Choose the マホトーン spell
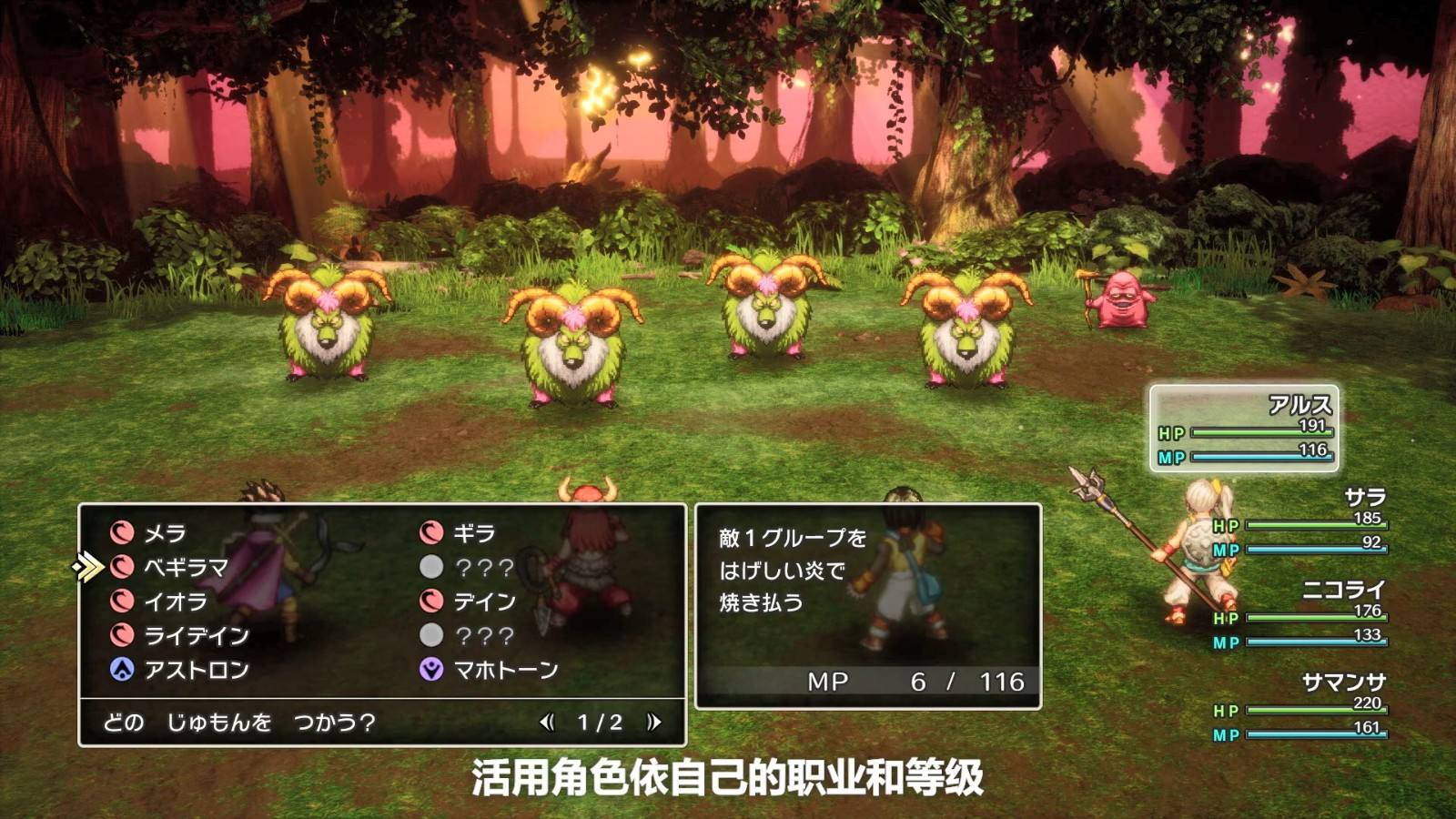The width and height of the screenshot is (1456, 819). tap(505, 670)
